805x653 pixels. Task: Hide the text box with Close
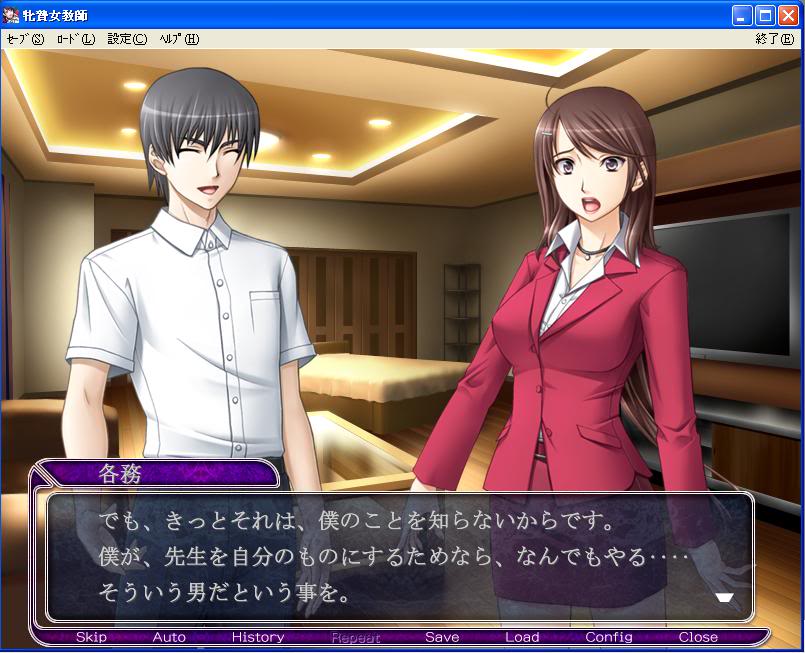(x=698, y=637)
